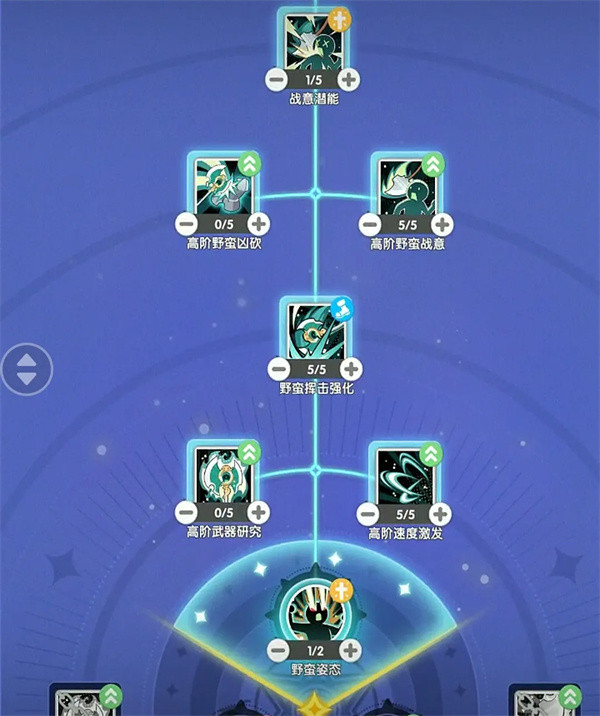600x716 pixels.
Task: Remove a point from 战意潜能
Action: (x=276, y=79)
